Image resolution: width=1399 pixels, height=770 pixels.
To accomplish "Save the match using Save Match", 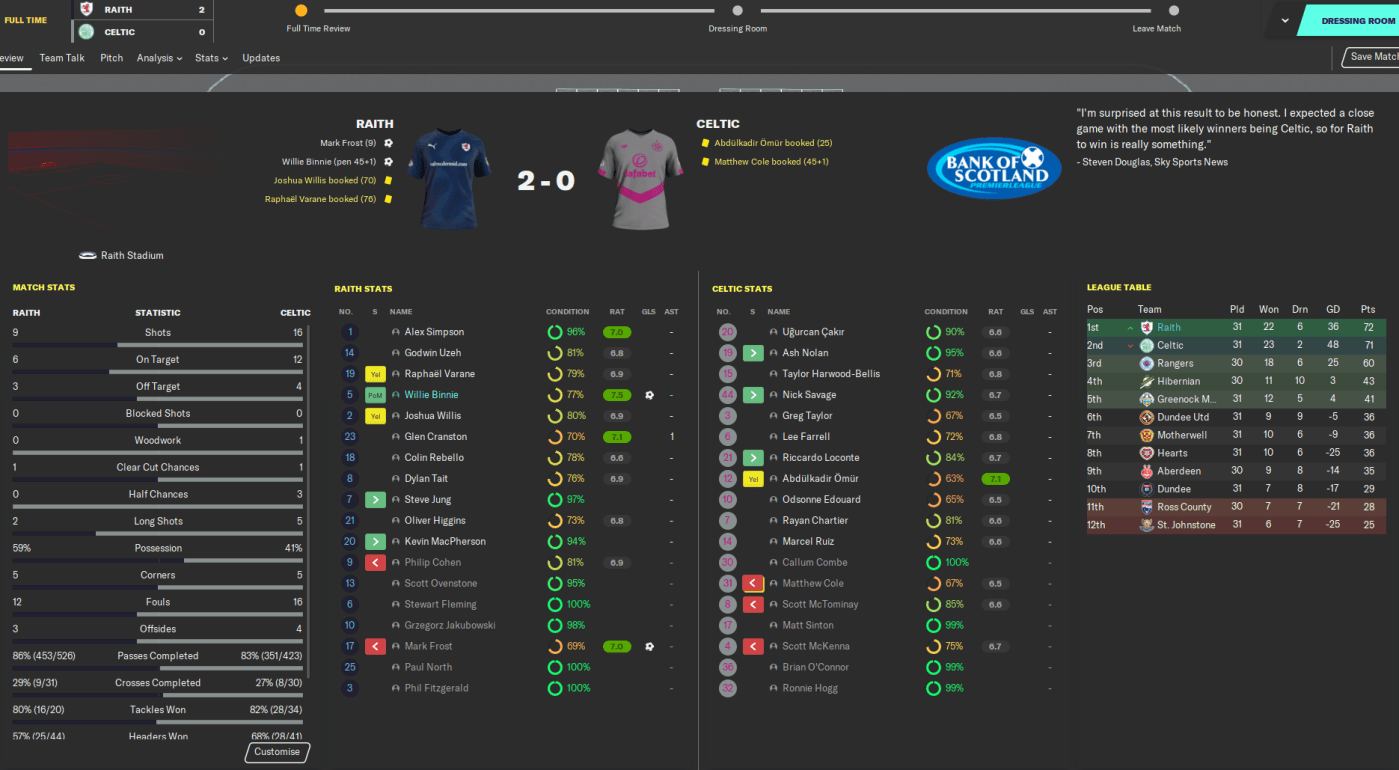I will pyautogui.click(x=1373, y=57).
